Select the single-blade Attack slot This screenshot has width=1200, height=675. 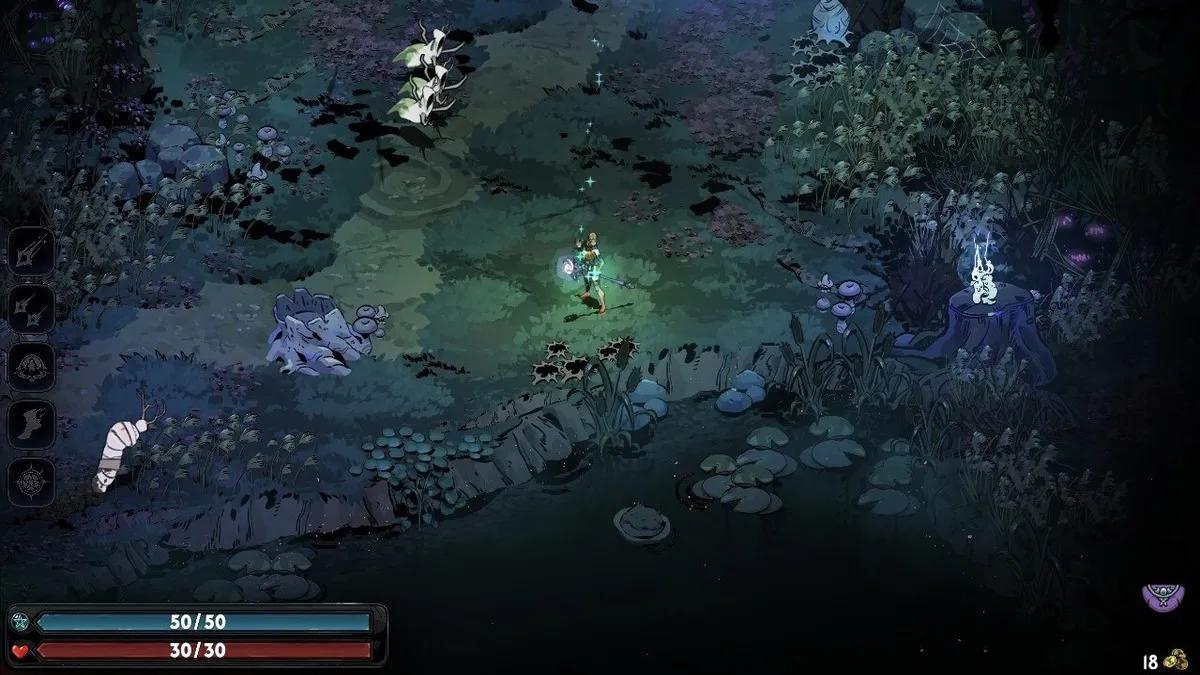30,251
